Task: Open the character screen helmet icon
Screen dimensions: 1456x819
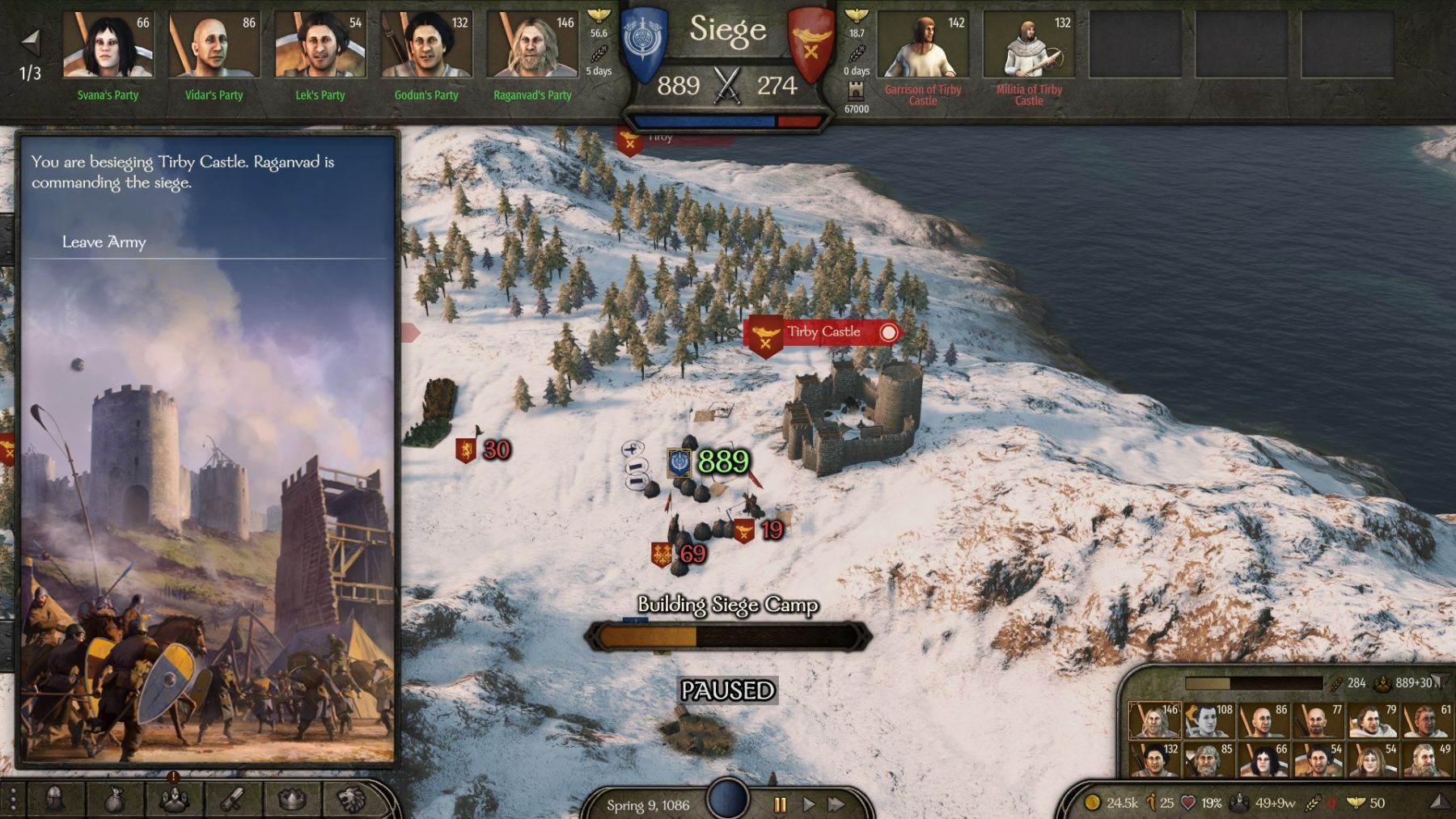Action: click(55, 800)
